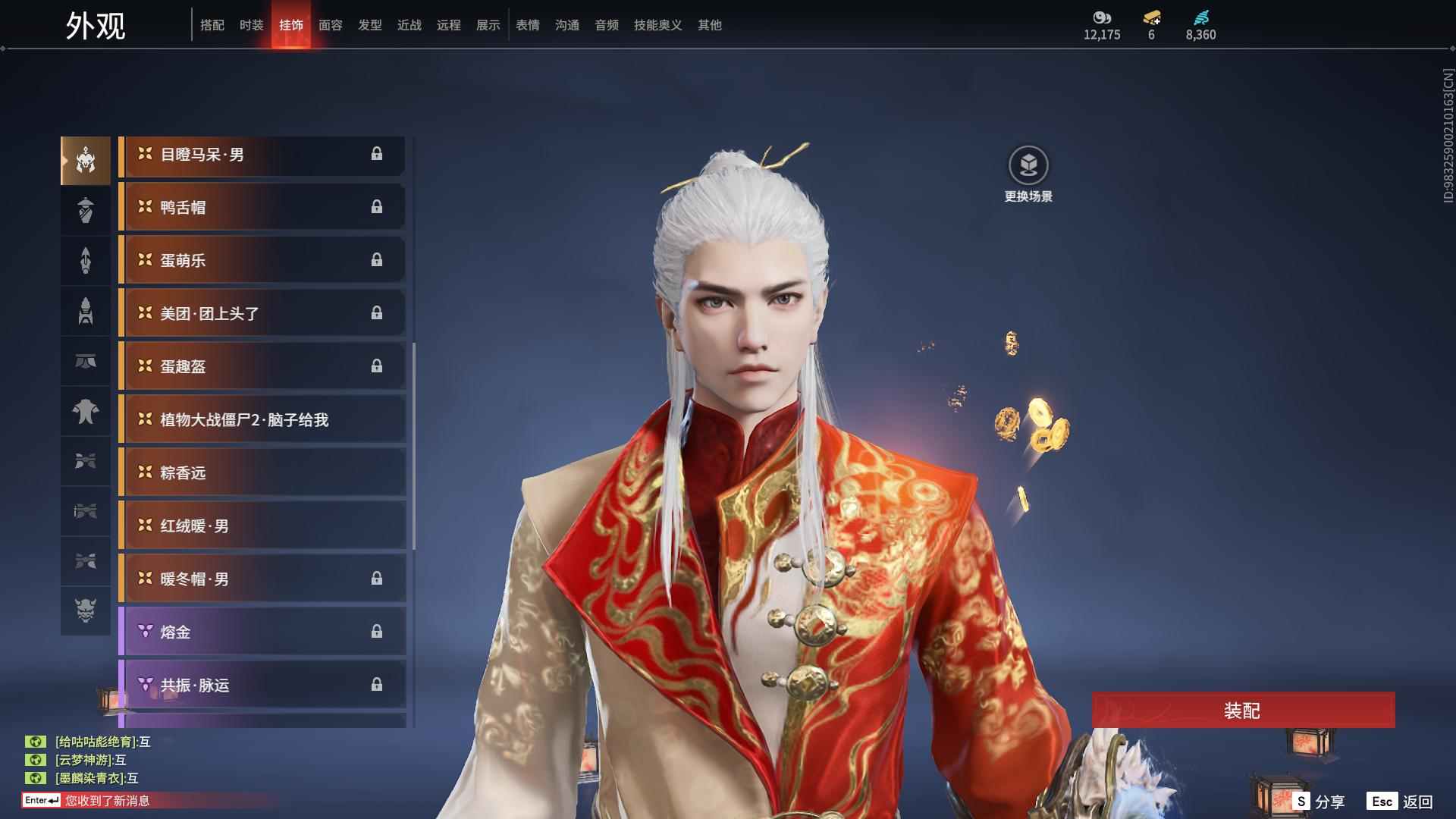Viewport: 1456px width, 819px height.
Task: Return using the 返回 button
Action: coord(1401,802)
